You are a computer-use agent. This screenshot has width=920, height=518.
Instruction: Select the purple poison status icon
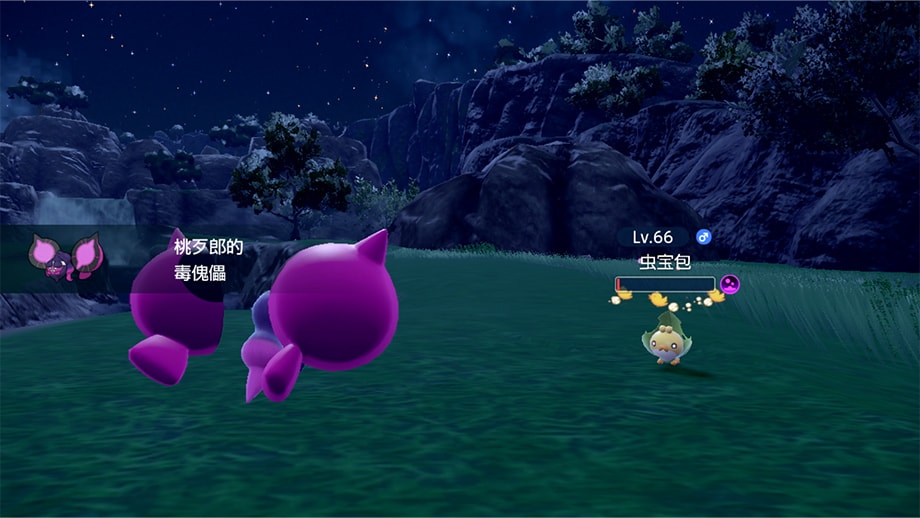tap(730, 285)
